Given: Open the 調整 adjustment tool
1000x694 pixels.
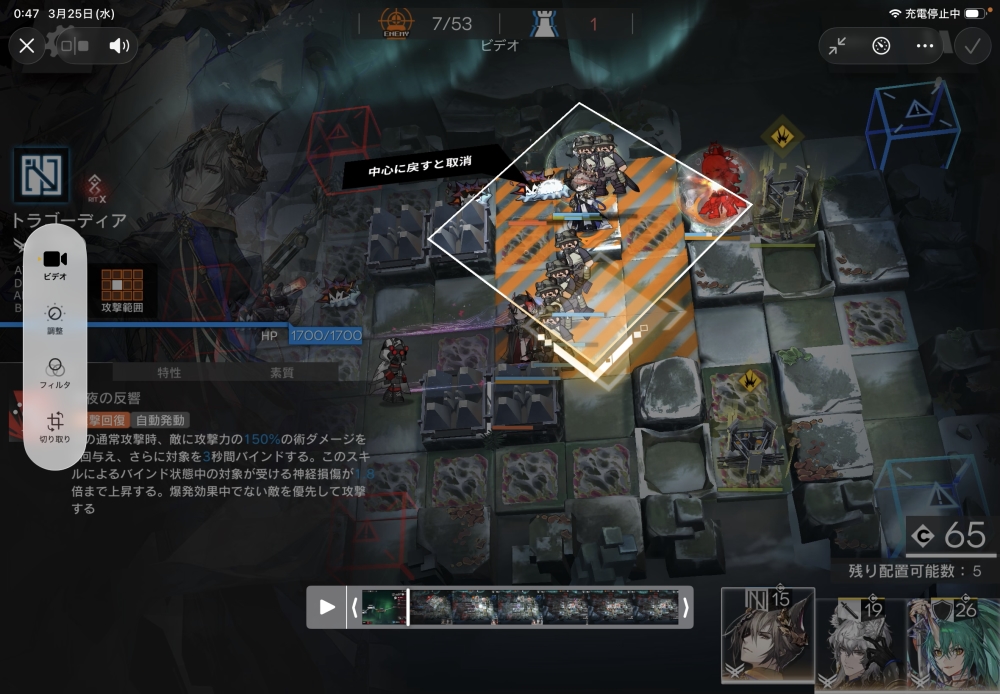Looking at the screenshot, I should [x=55, y=319].
